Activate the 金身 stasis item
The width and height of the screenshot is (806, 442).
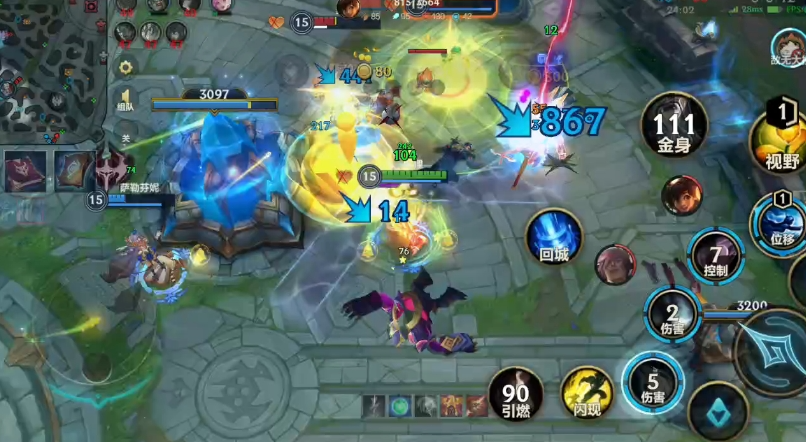pos(673,129)
